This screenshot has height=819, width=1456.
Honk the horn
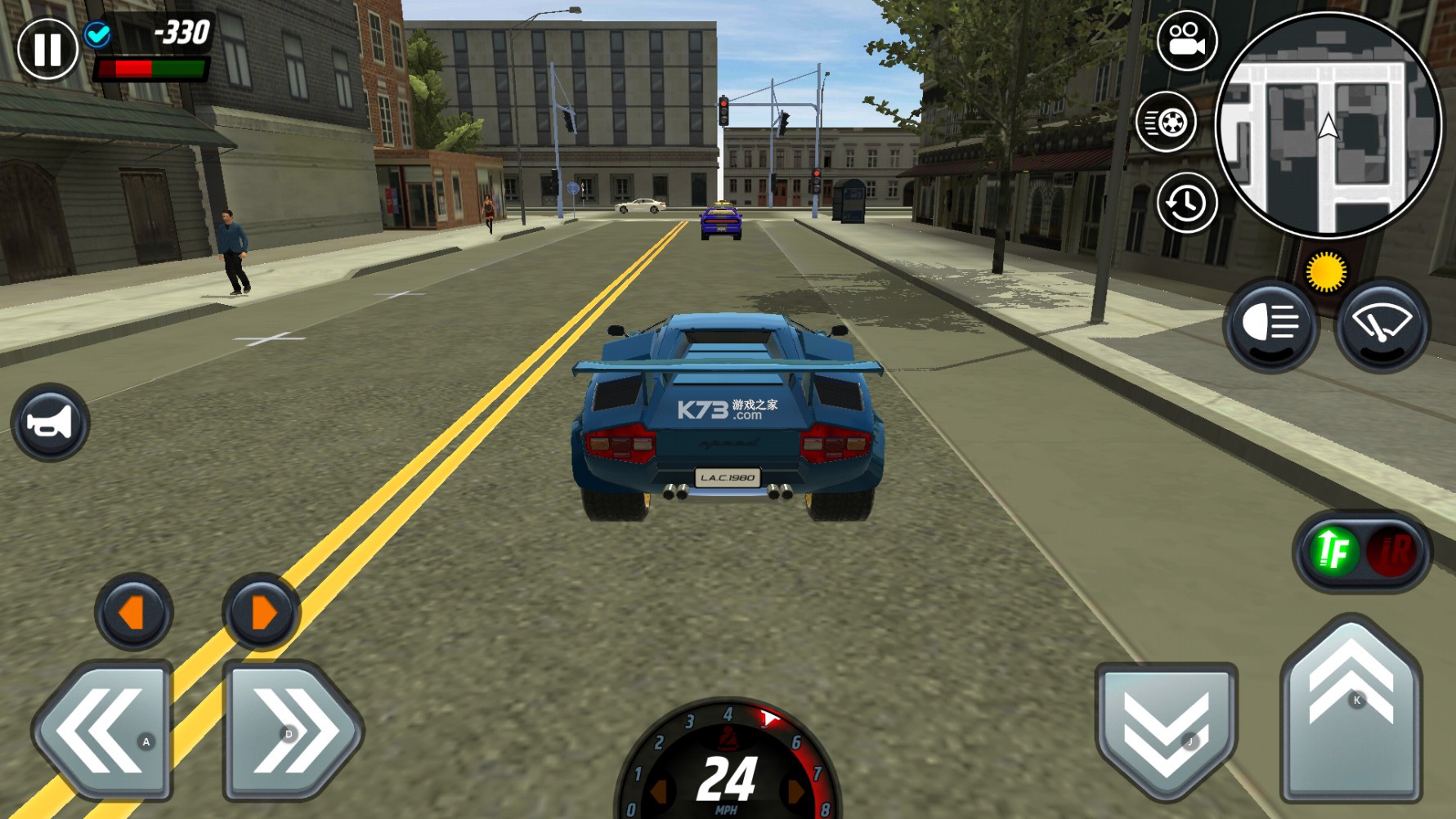[x=51, y=423]
